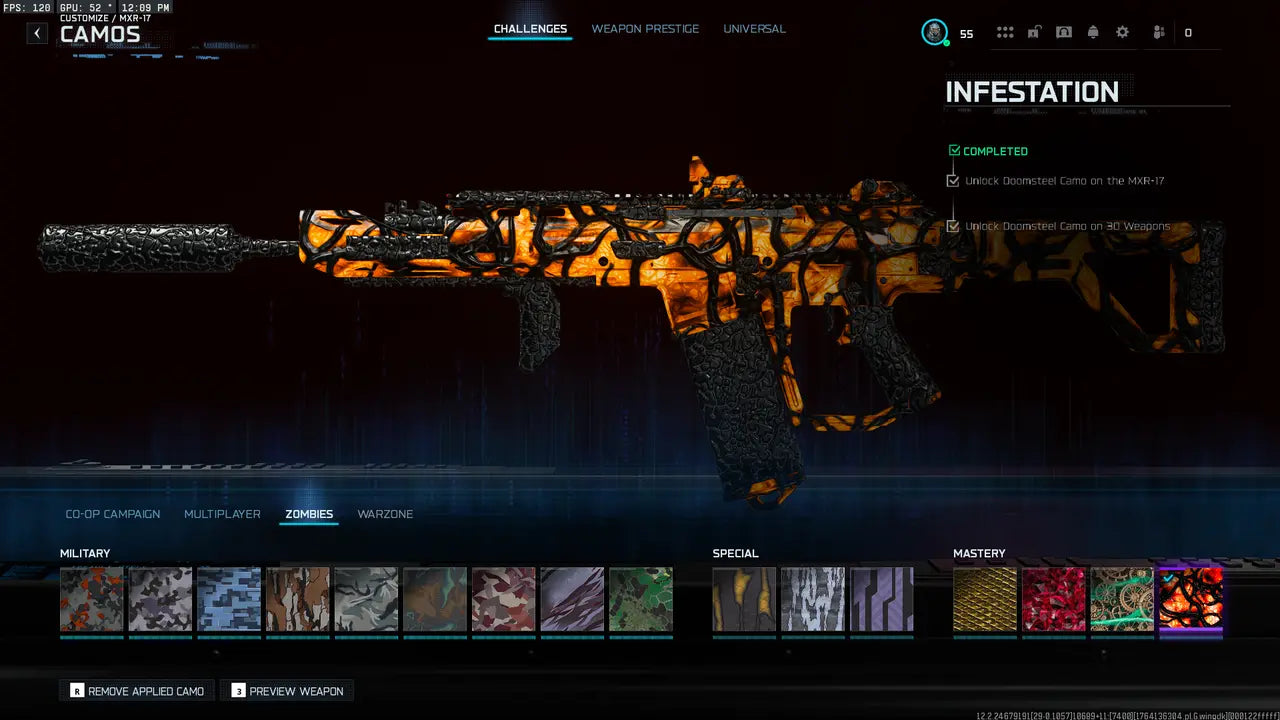1280x720 pixels.
Task: Show the Co-op Campaign camo category
Action: click(x=112, y=514)
